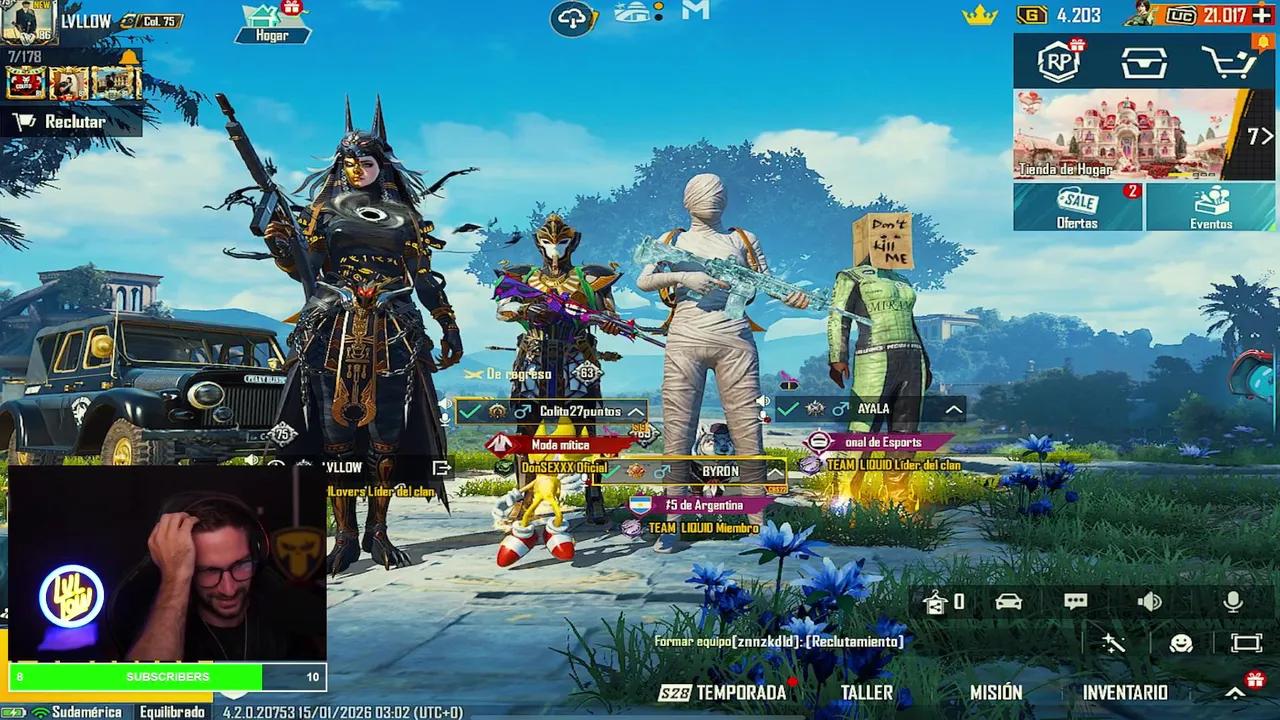Open the RP (Royale Pass) panel

(x=1059, y=61)
